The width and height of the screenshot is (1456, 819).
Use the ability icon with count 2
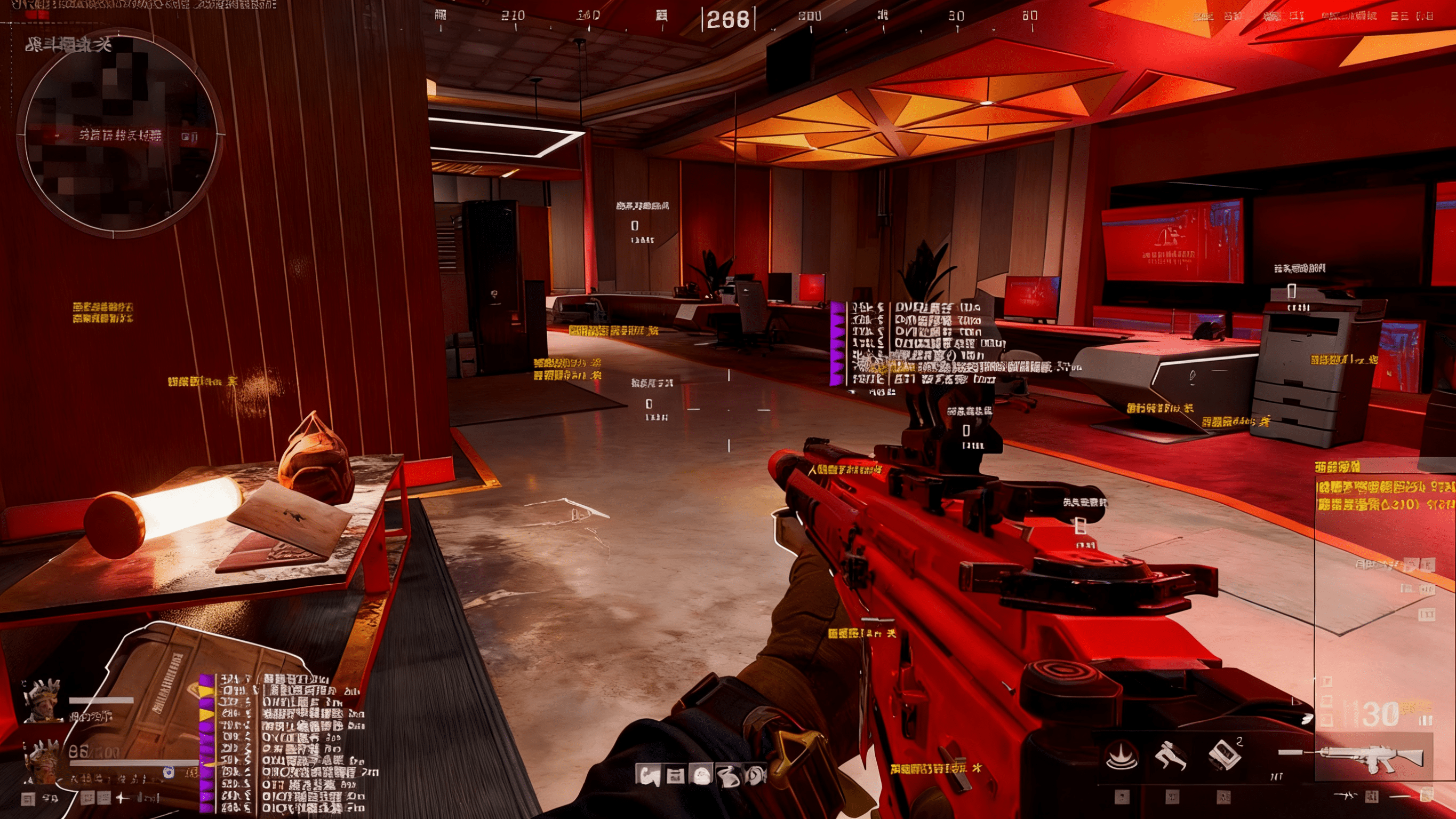[1222, 756]
